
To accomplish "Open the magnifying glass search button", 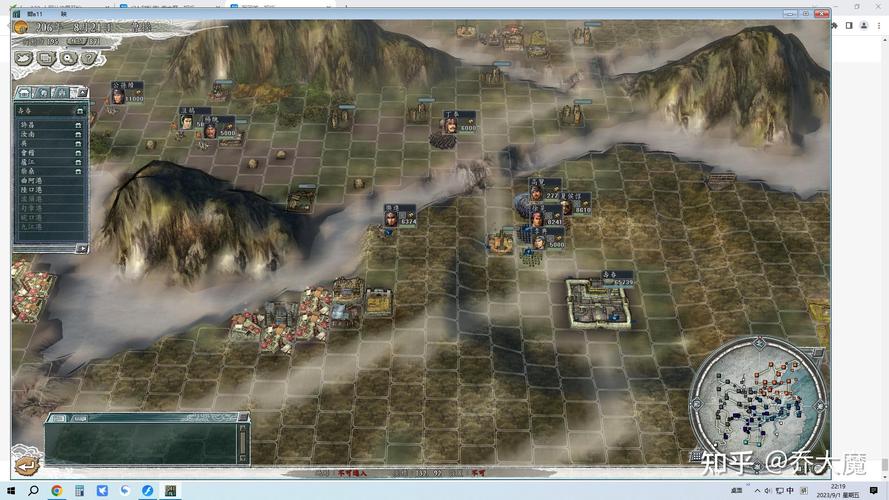I will pyautogui.click(x=66, y=58).
